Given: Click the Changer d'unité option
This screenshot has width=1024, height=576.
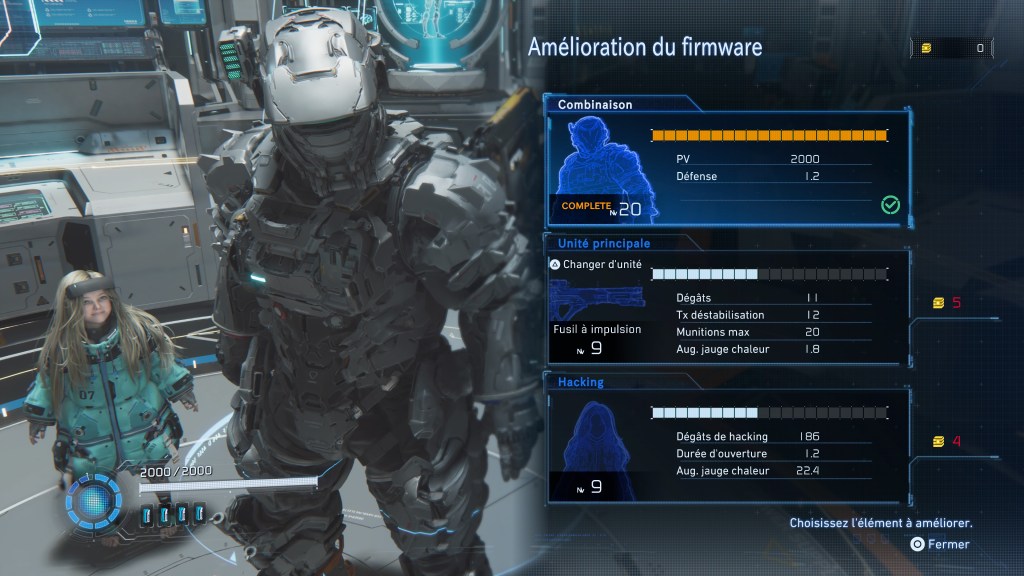Looking at the screenshot, I should click(597, 265).
